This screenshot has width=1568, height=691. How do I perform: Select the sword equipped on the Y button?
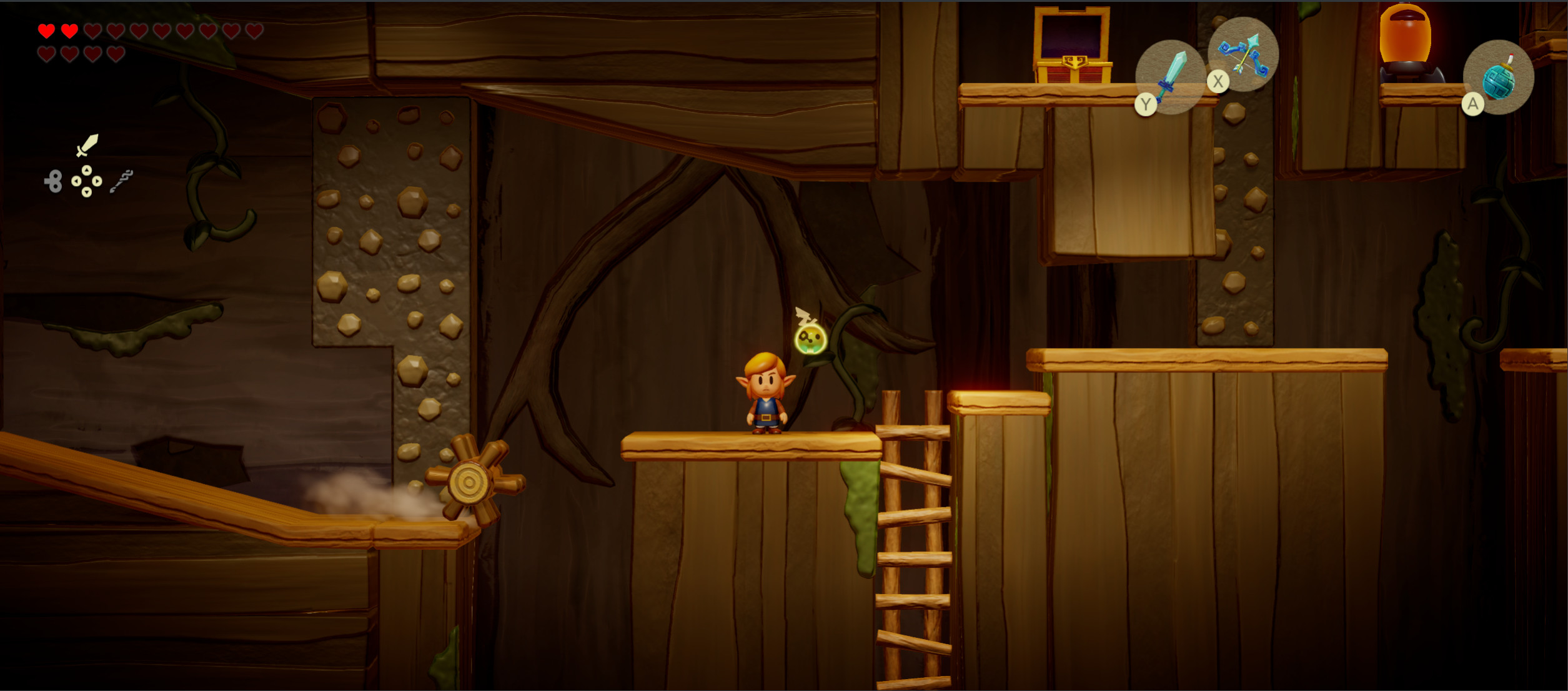pyautogui.click(x=1169, y=75)
